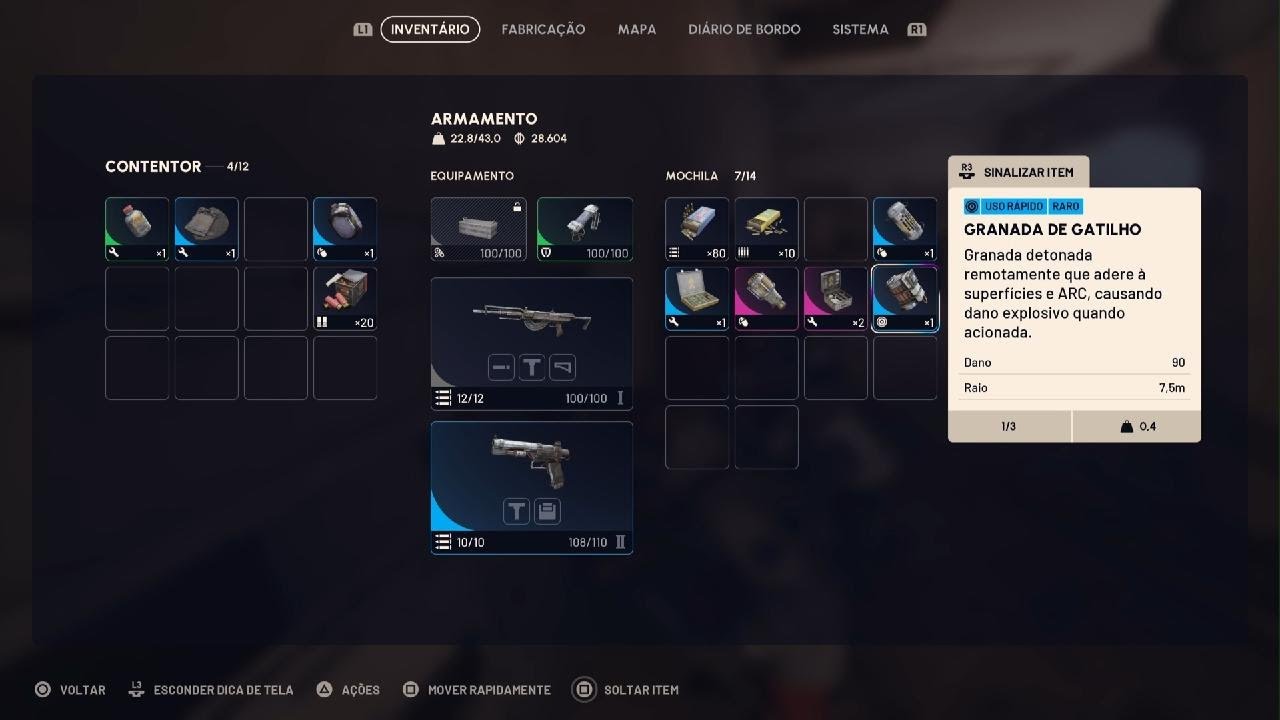
Task: Pick the shotgun shells crate ×20
Action: click(x=345, y=298)
